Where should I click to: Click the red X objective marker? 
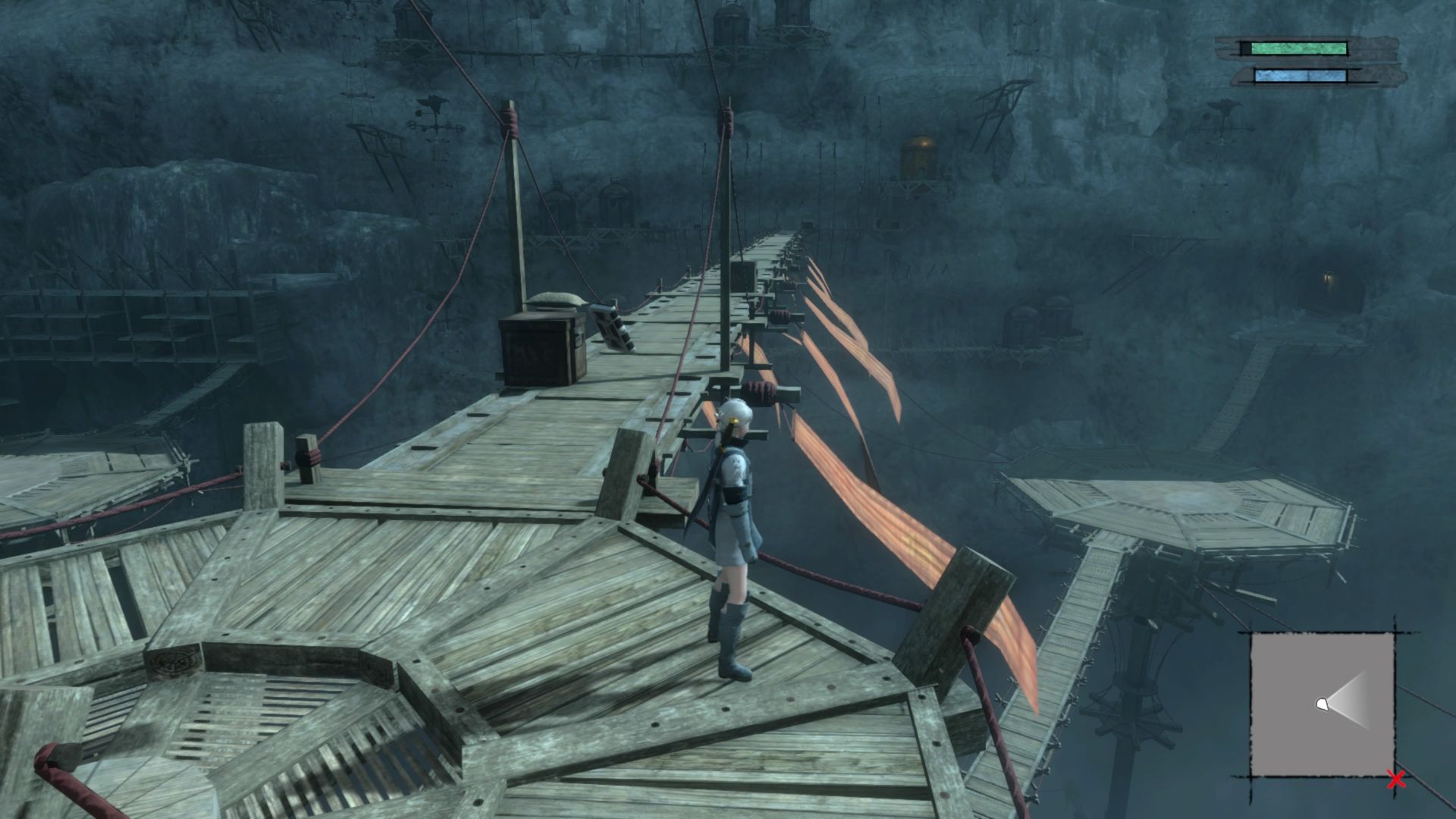(1396, 779)
